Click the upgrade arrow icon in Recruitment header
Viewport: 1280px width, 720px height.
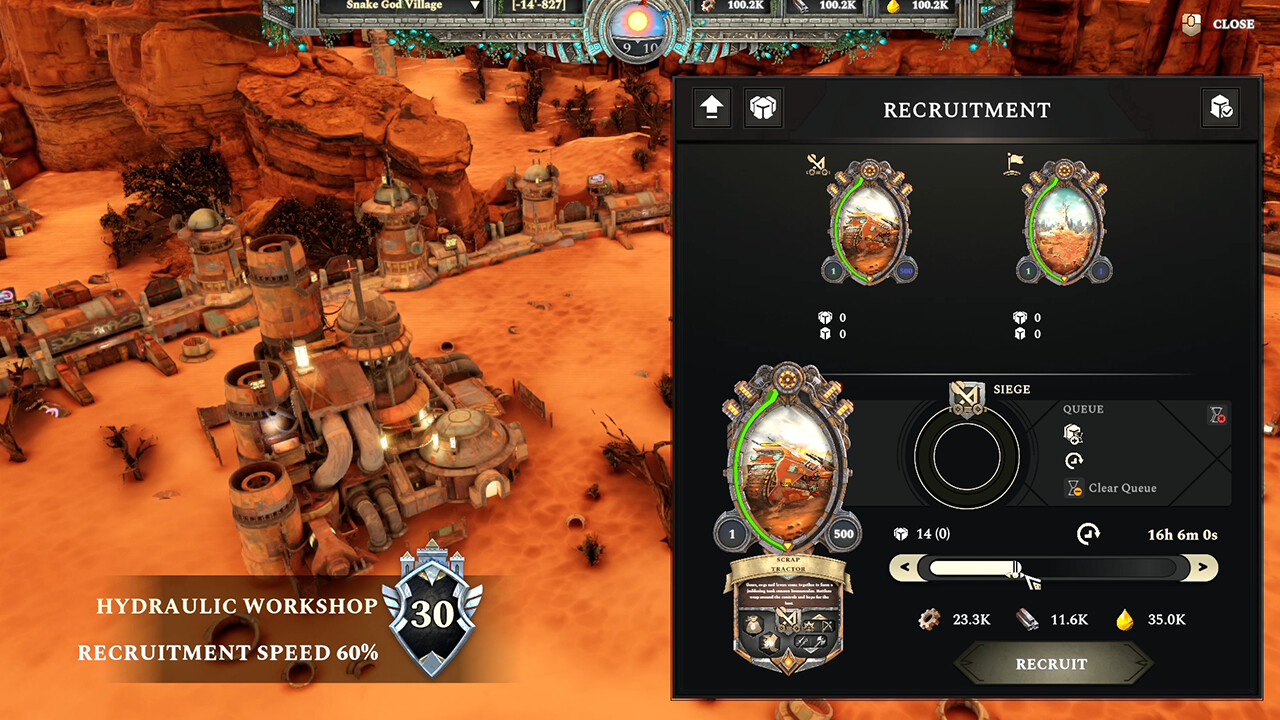(x=712, y=108)
